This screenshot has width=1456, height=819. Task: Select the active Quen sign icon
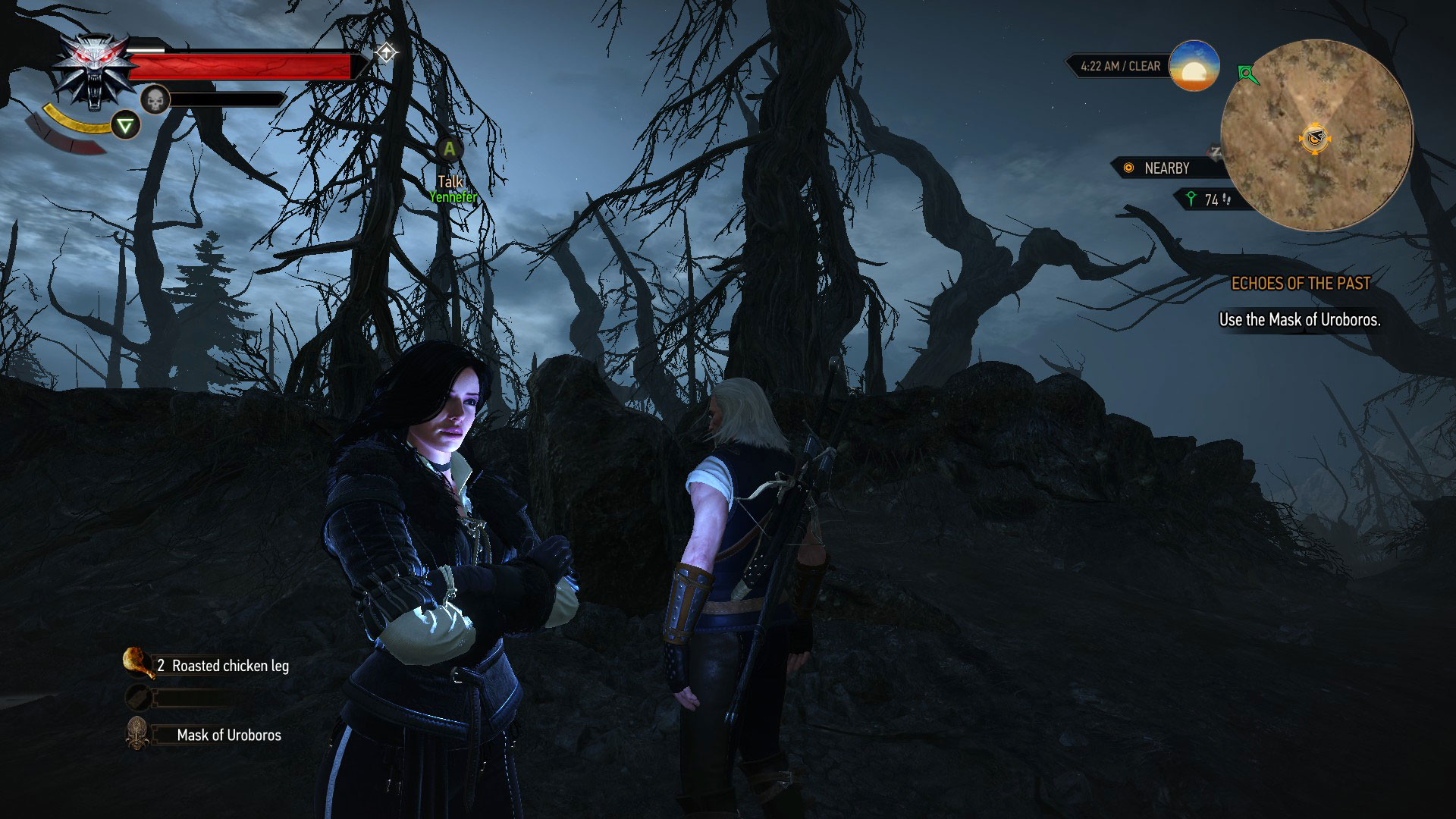(x=126, y=125)
